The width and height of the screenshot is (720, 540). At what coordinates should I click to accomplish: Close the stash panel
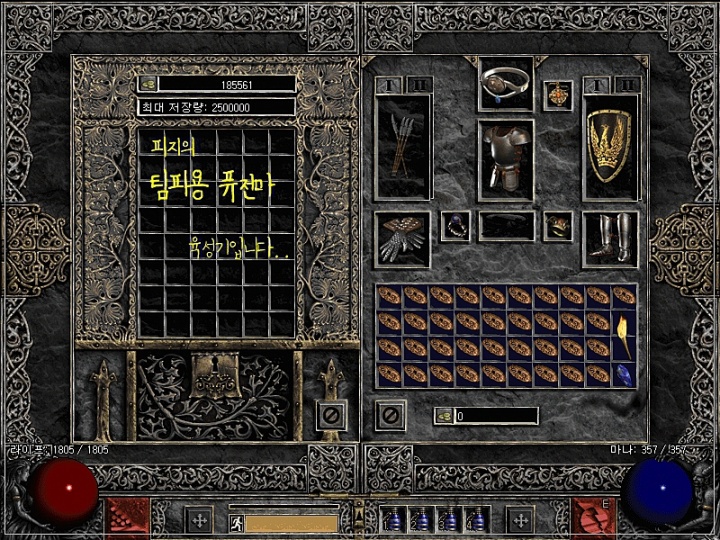332,413
